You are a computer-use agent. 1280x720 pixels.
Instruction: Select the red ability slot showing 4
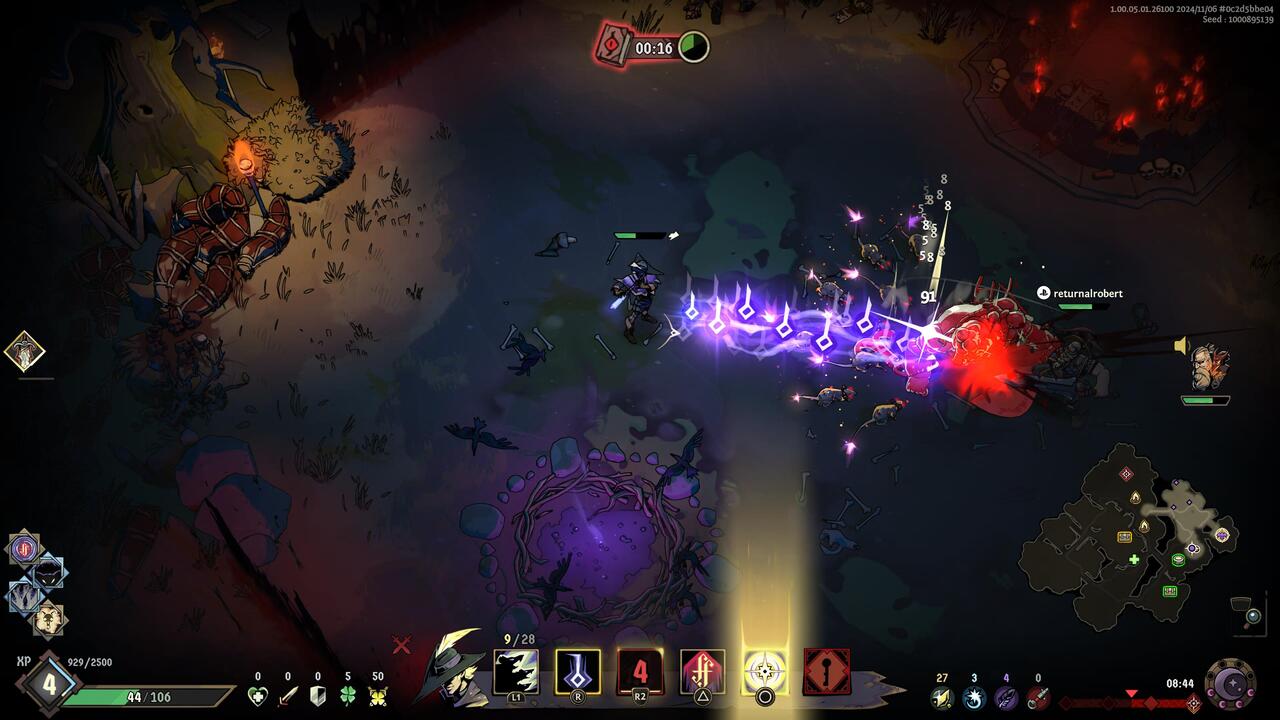tap(640, 672)
